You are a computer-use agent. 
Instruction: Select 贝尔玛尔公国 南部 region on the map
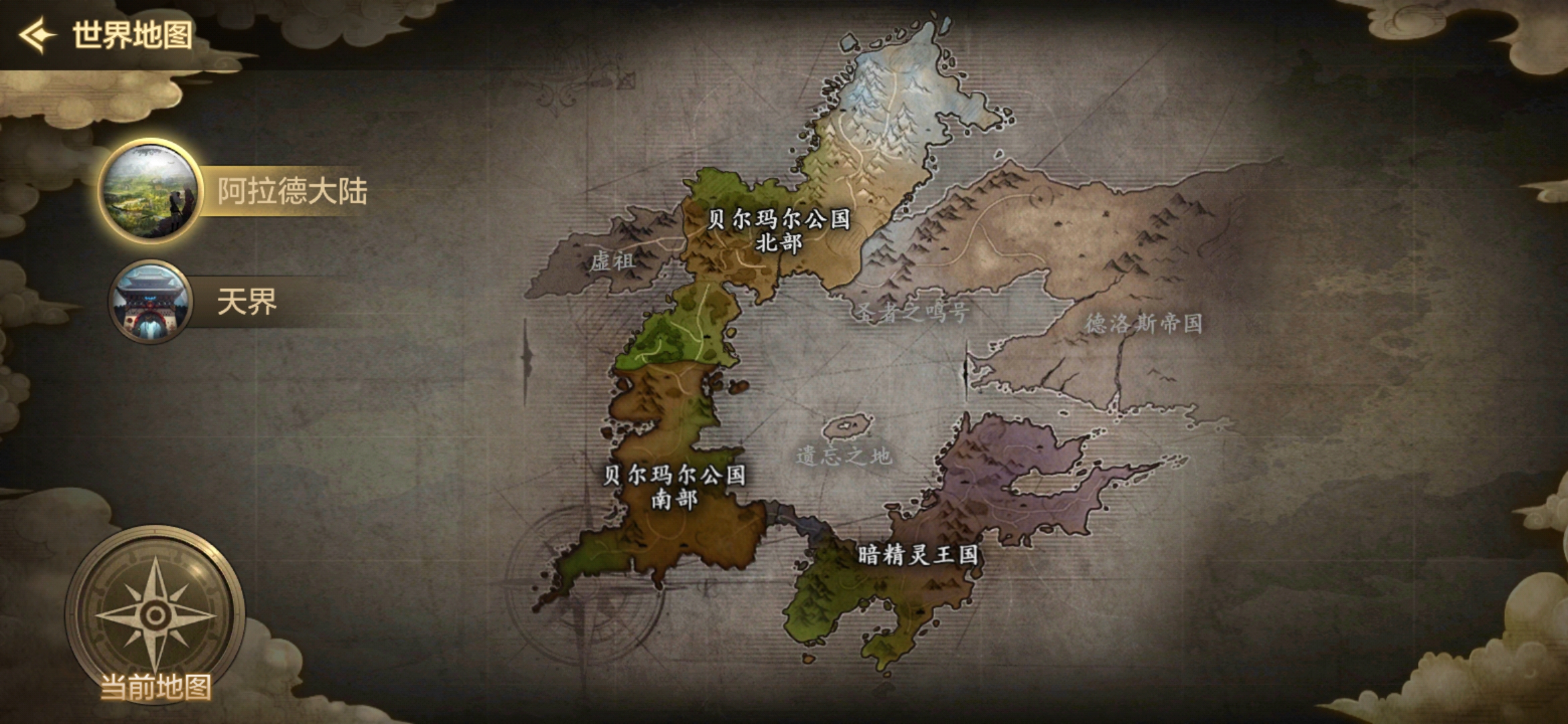coord(674,487)
